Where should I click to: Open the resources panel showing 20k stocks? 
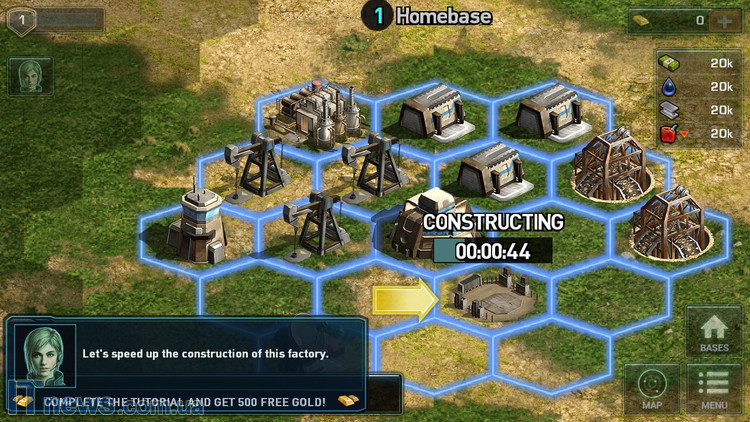tap(699, 98)
